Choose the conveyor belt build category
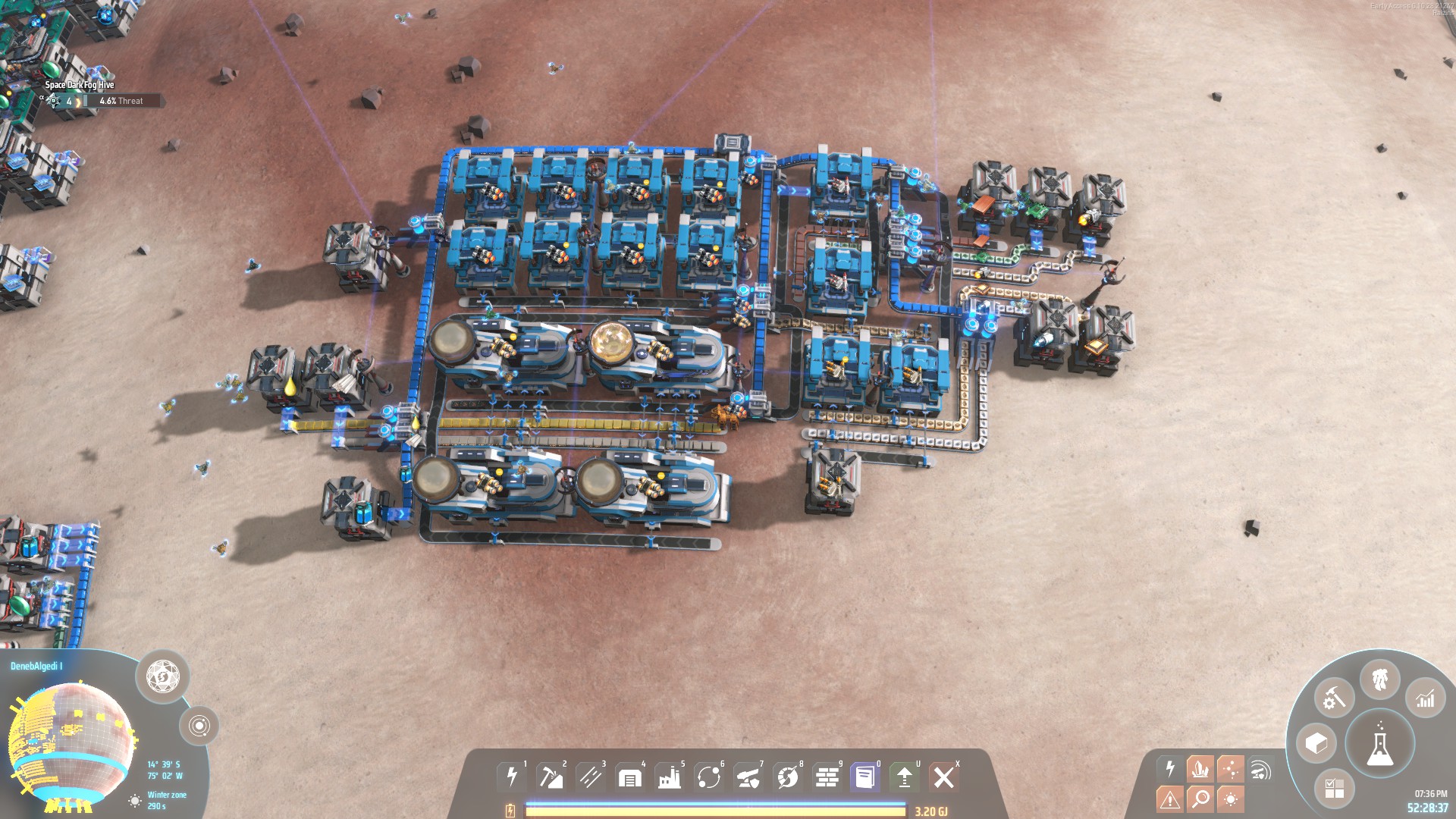1456x819 pixels. coord(591,777)
